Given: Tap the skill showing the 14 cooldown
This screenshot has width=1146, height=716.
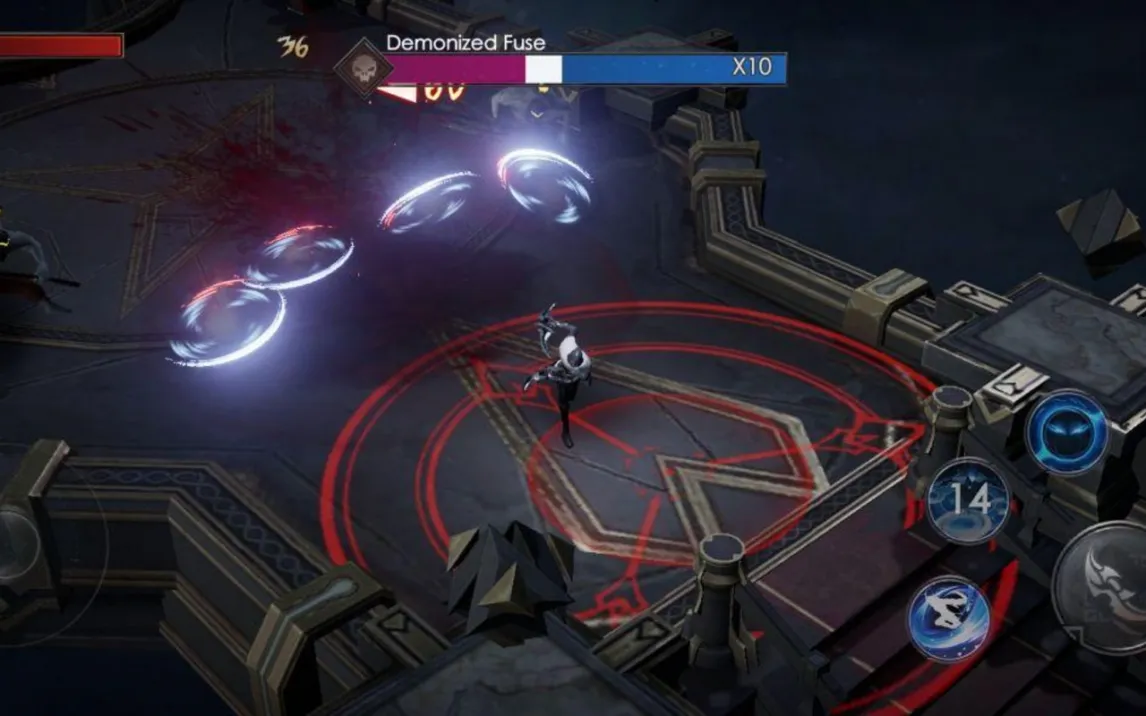Looking at the screenshot, I should pos(968,500).
